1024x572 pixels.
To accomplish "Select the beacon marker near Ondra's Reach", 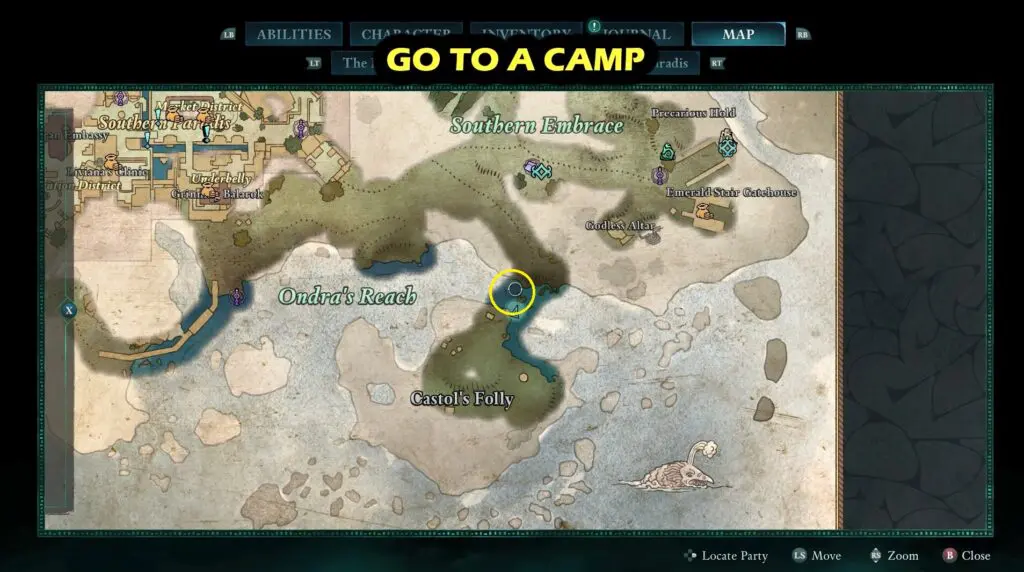I will (237, 295).
